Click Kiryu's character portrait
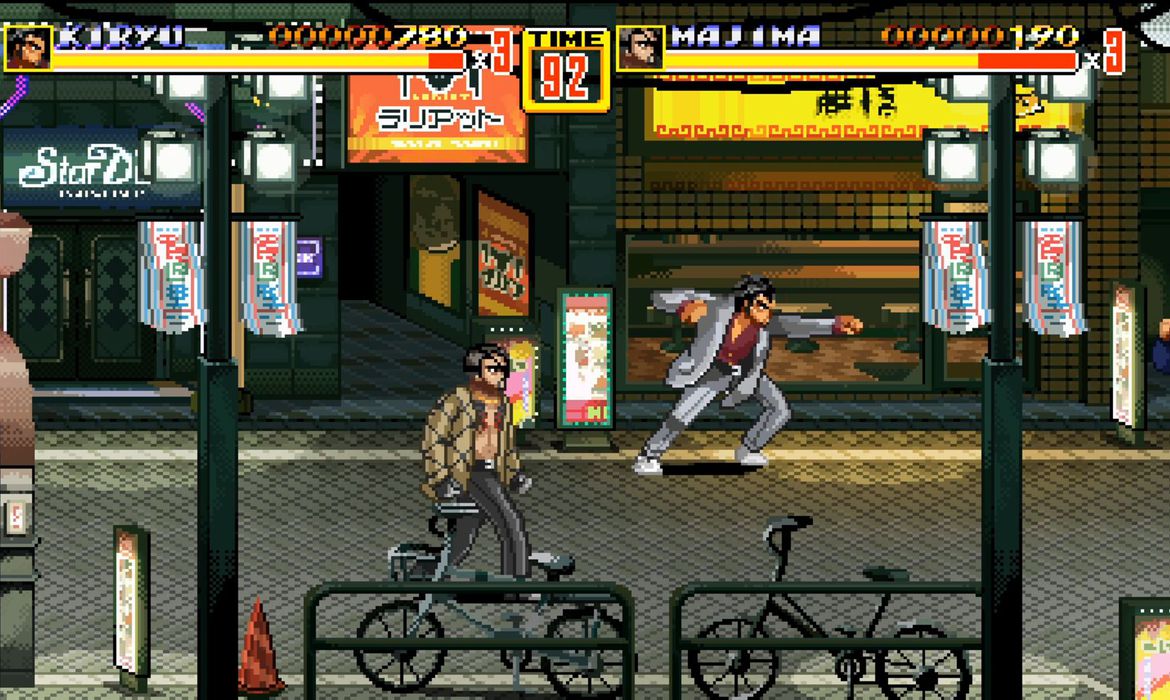Image resolution: width=1170 pixels, height=700 pixels. tap(27, 47)
